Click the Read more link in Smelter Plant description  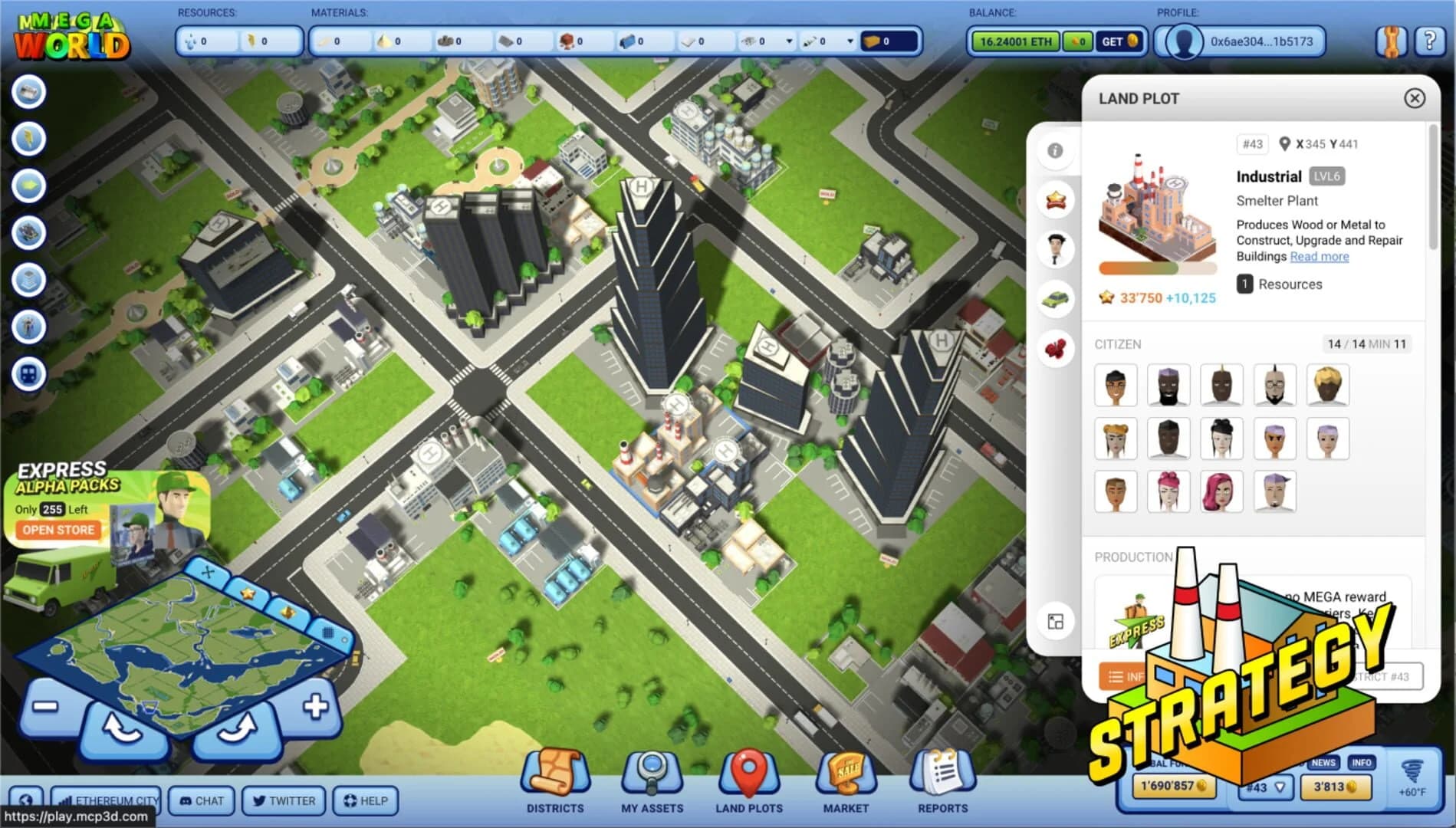[1319, 256]
